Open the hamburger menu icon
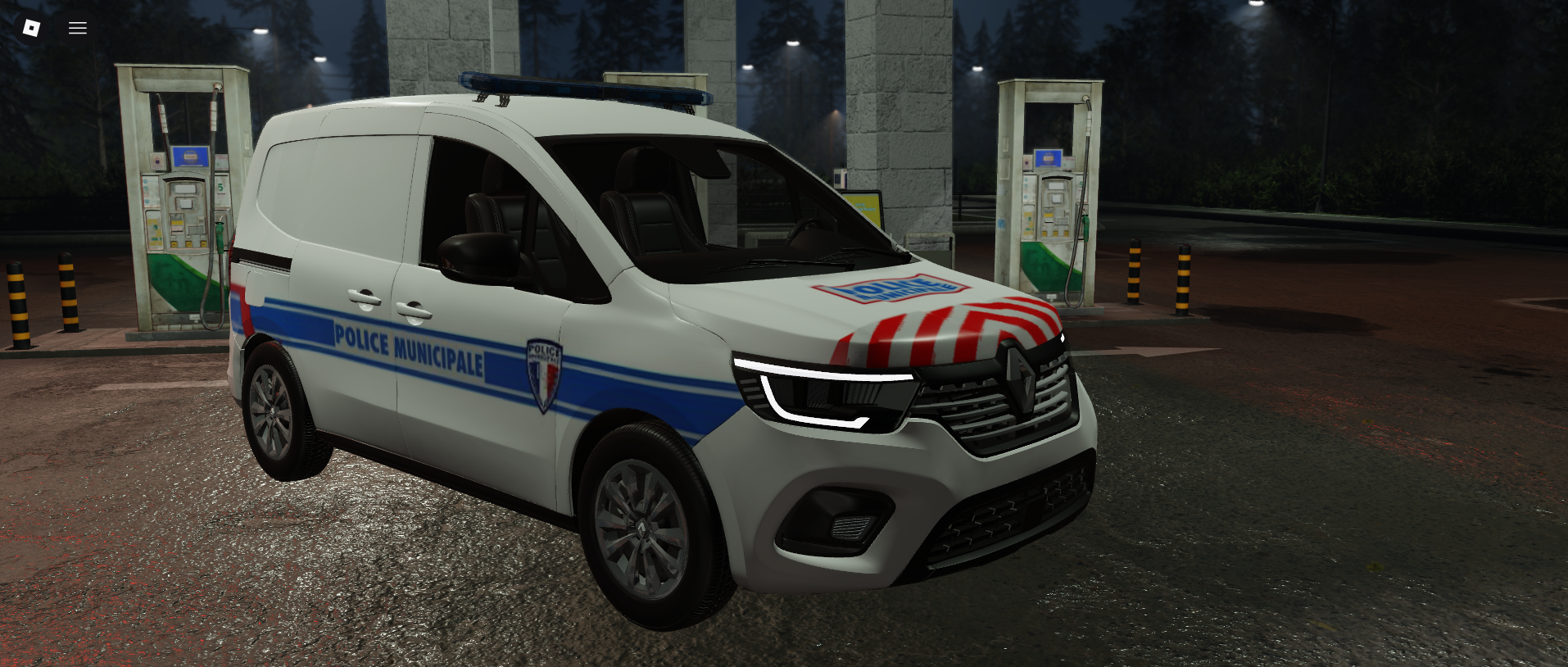Screen dimensions: 1568x667 (78, 28)
